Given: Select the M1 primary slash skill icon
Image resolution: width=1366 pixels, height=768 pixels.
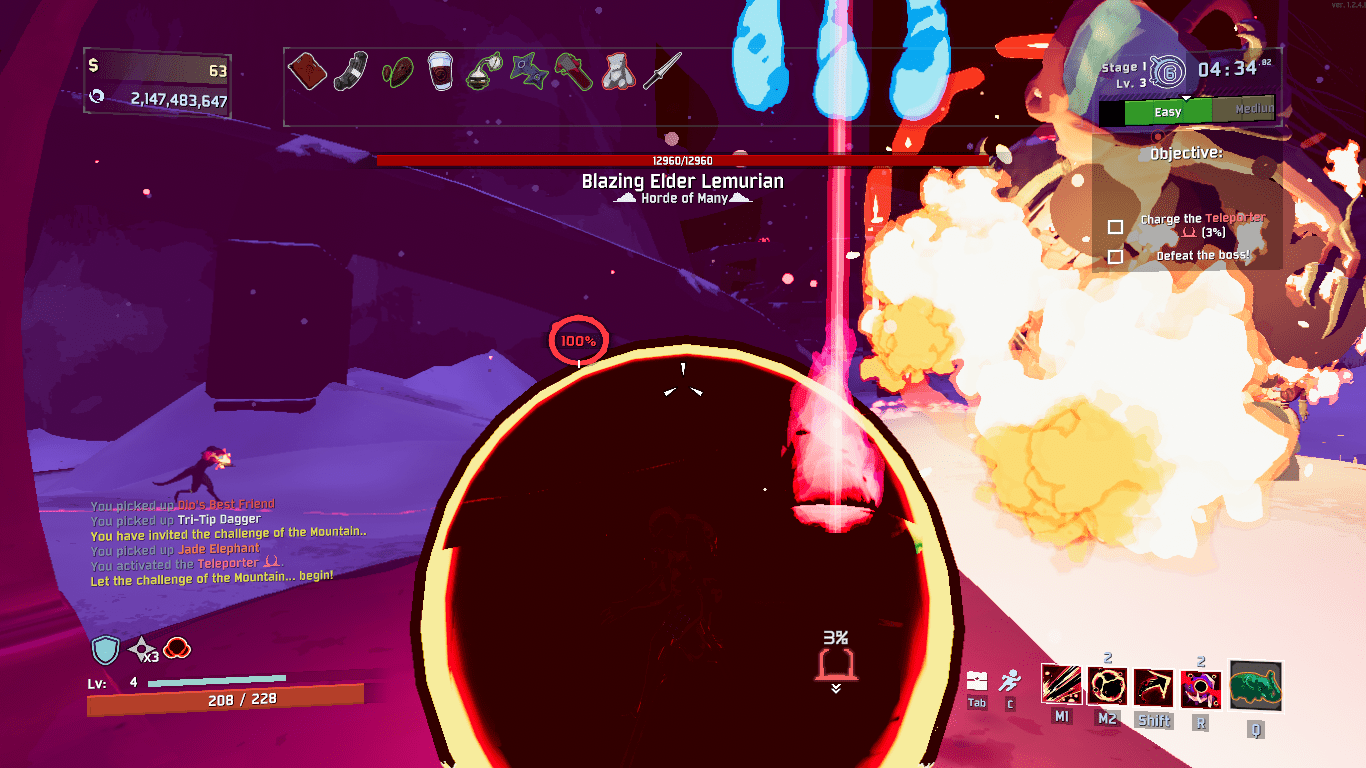Looking at the screenshot, I should click(1062, 685).
